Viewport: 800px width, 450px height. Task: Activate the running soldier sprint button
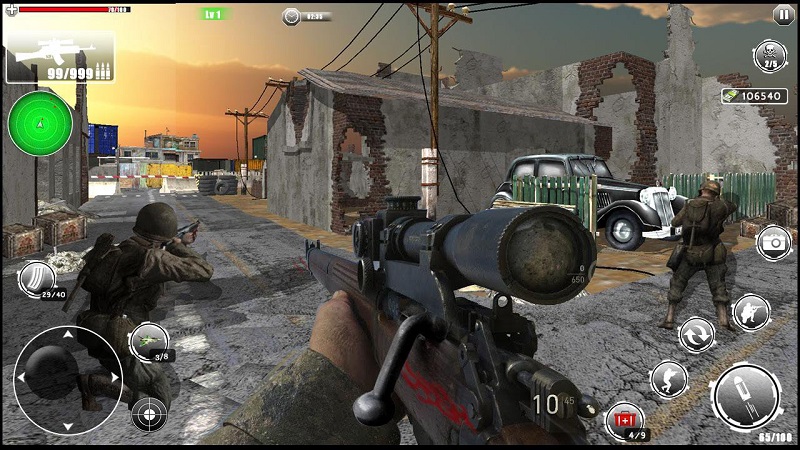point(669,379)
